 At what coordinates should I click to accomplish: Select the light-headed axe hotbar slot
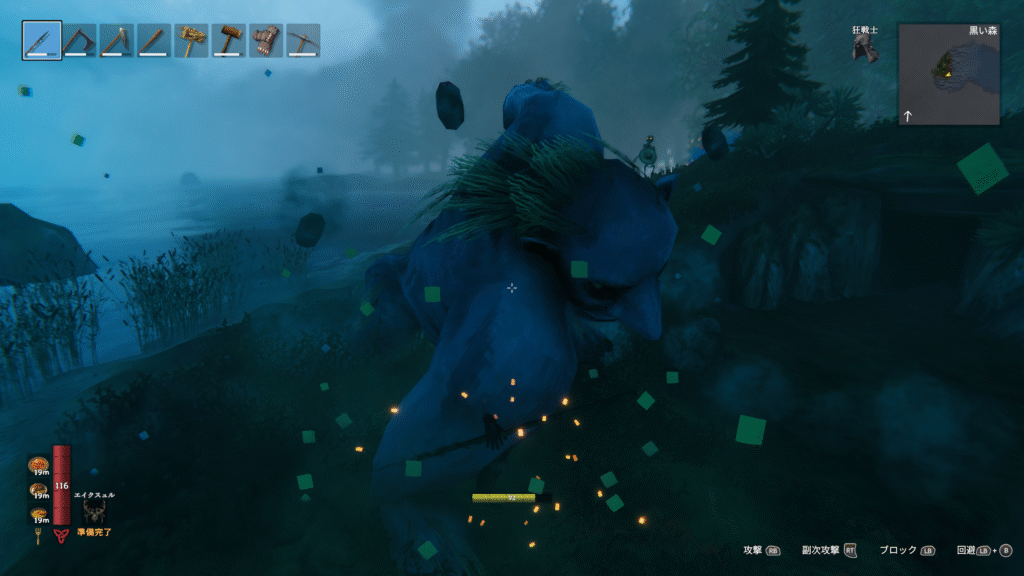point(117,40)
